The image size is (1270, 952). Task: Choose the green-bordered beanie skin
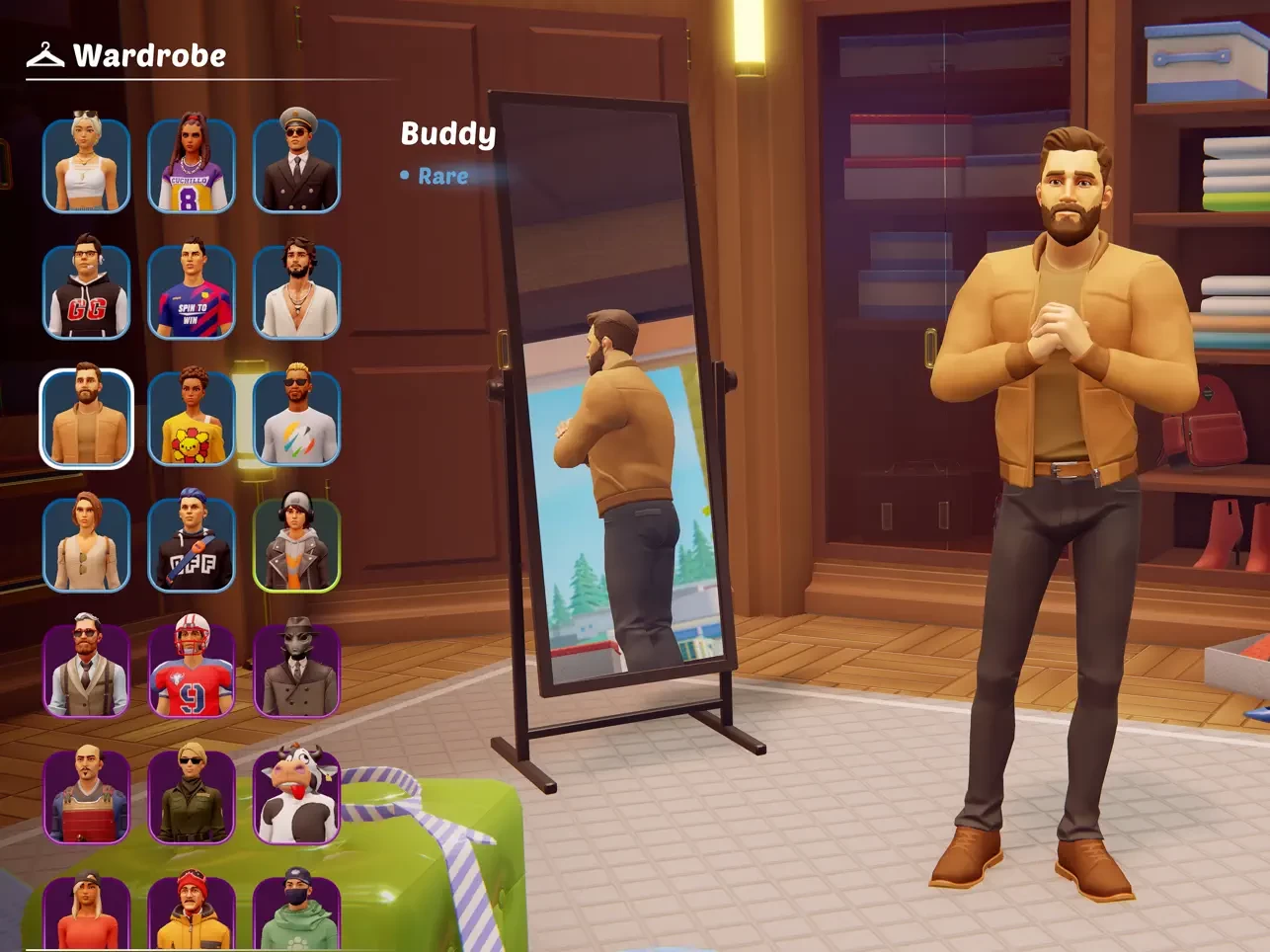(296, 544)
